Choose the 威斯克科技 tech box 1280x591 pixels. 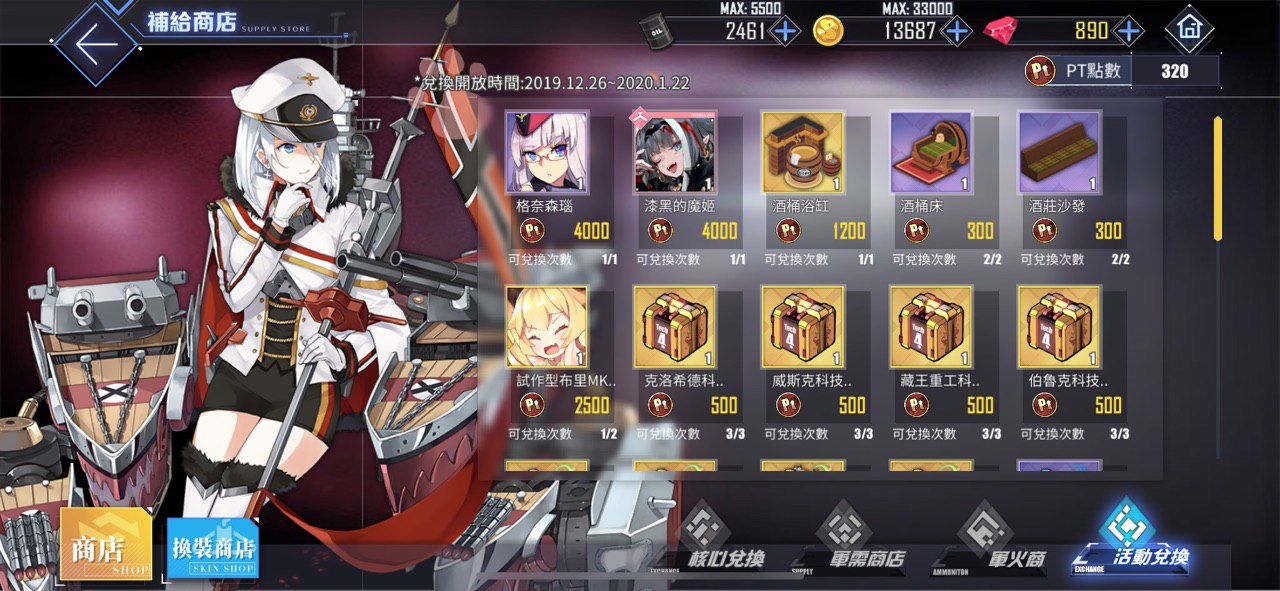803,327
